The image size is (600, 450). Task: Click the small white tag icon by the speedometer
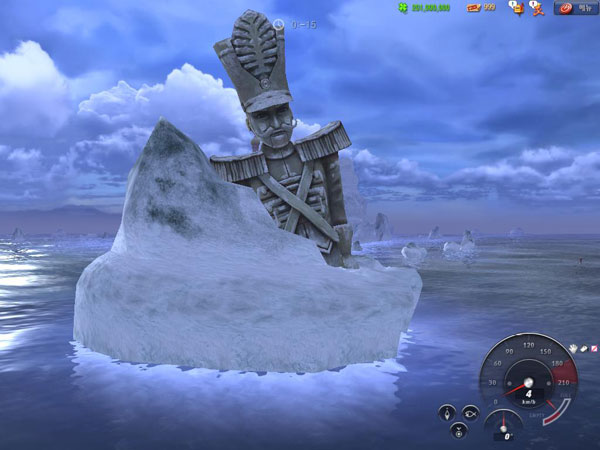583,348
